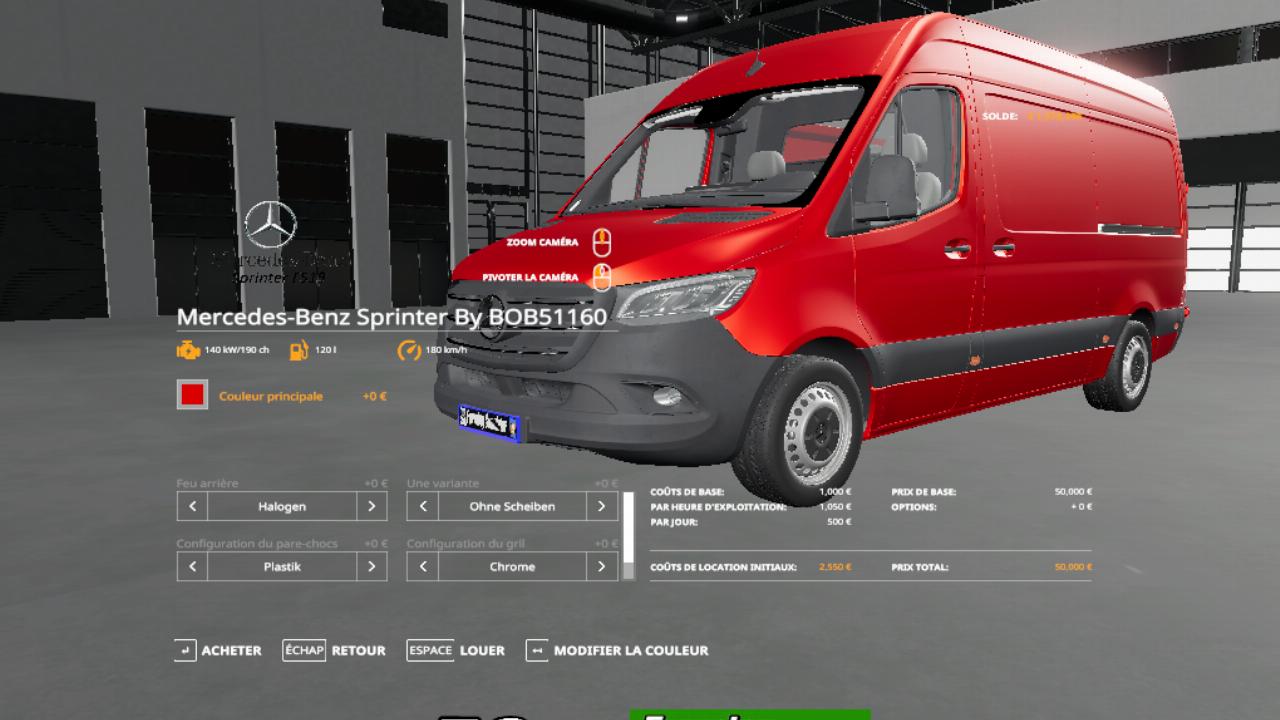Advance the Chrome grille option right arrow

(x=601, y=566)
